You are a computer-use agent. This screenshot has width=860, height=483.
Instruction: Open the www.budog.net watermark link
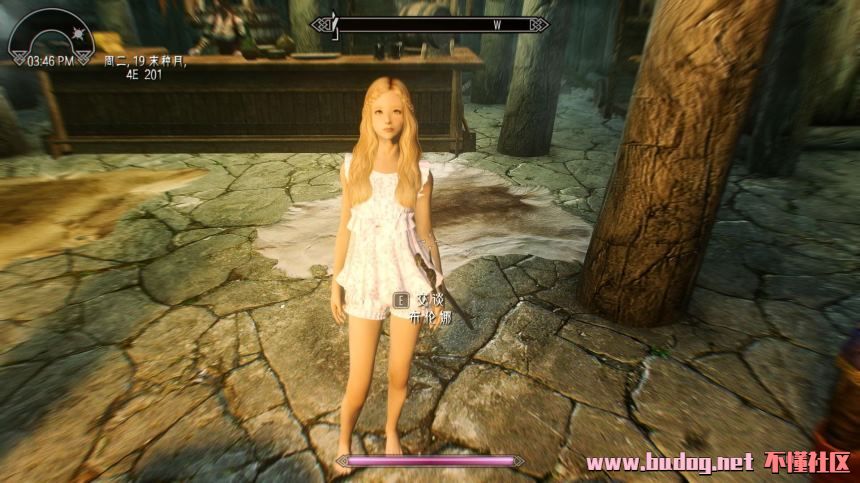(668, 463)
